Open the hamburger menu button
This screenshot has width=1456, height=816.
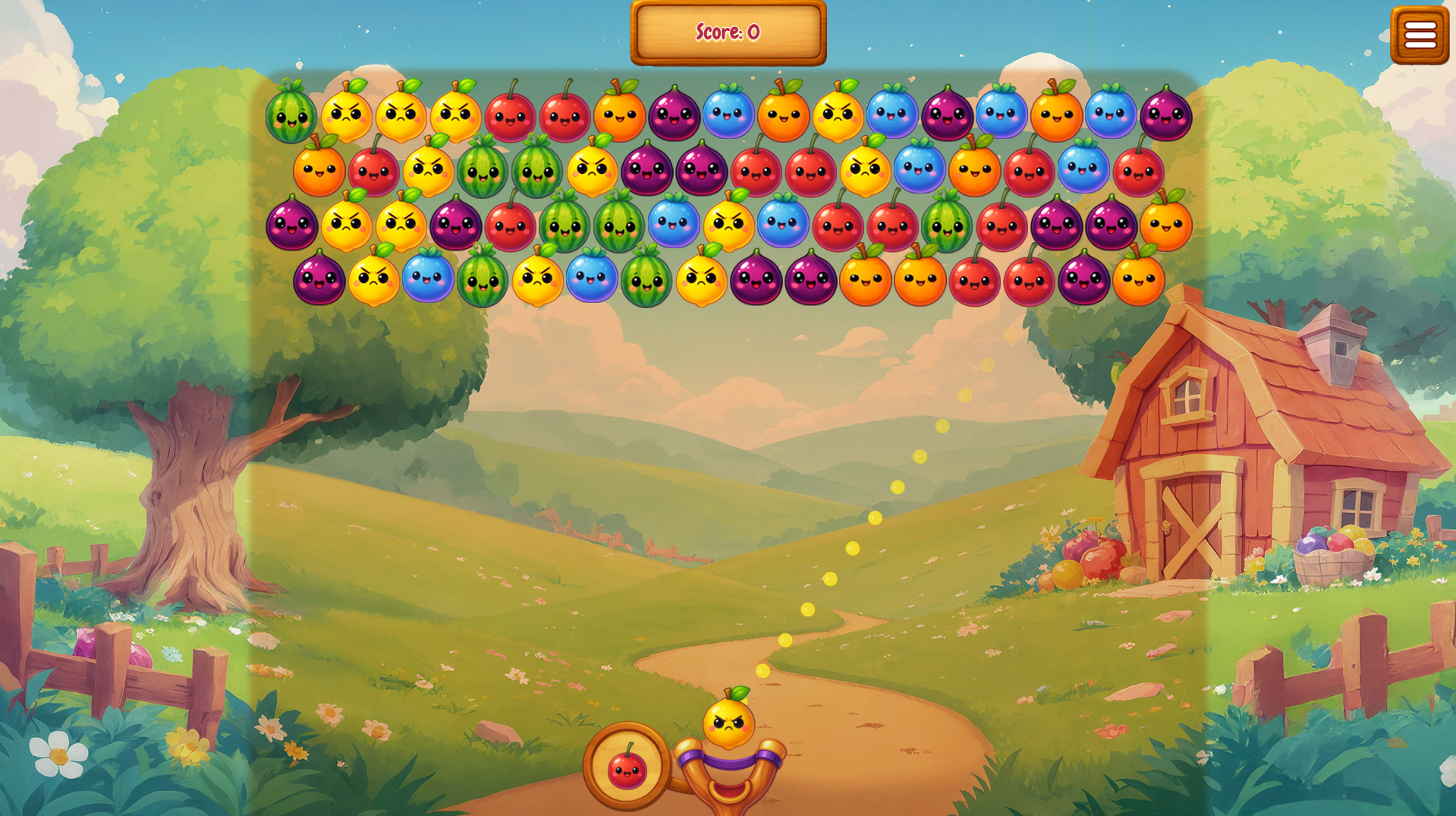(1420, 35)
